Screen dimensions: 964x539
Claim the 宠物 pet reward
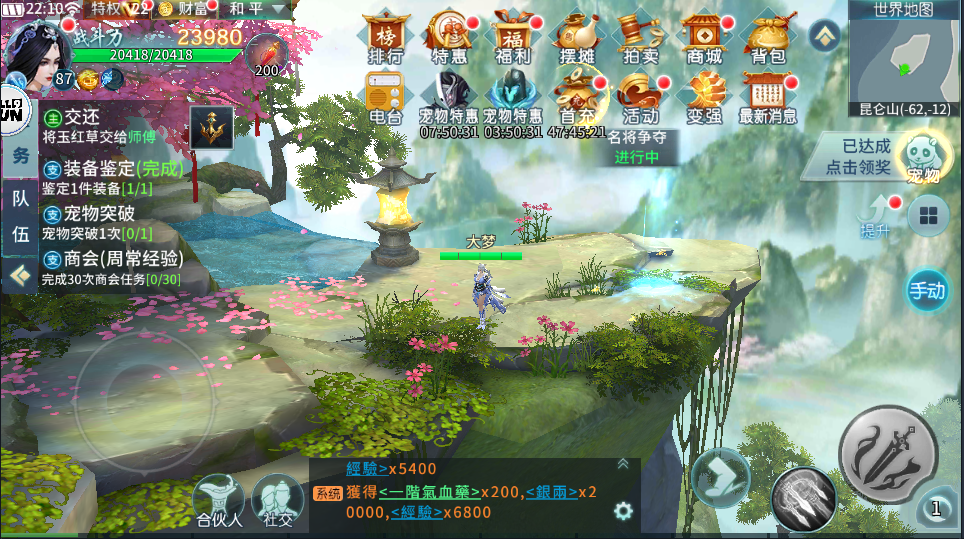pos(921,157)
